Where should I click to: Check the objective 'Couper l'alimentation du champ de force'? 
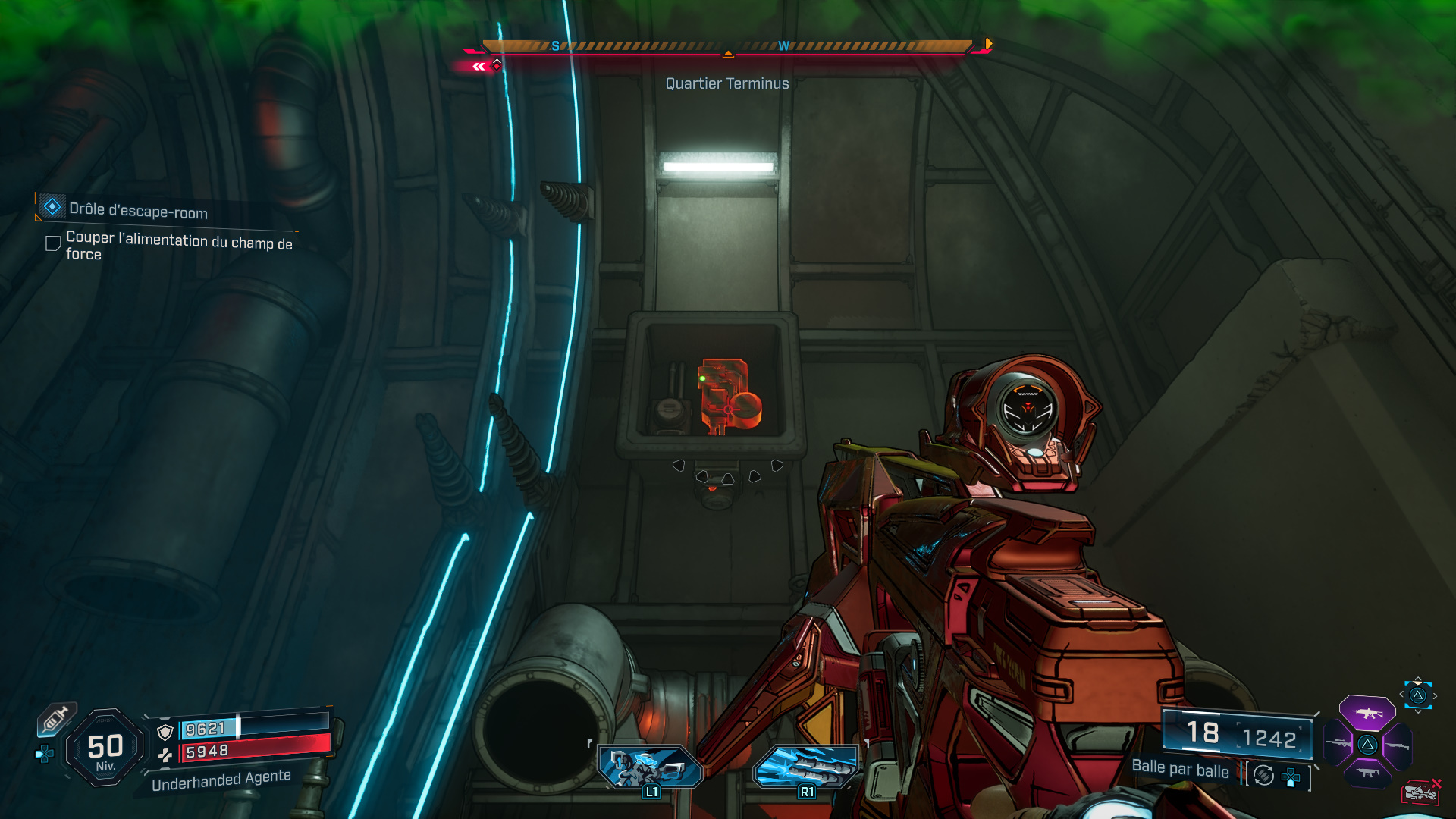54,244
